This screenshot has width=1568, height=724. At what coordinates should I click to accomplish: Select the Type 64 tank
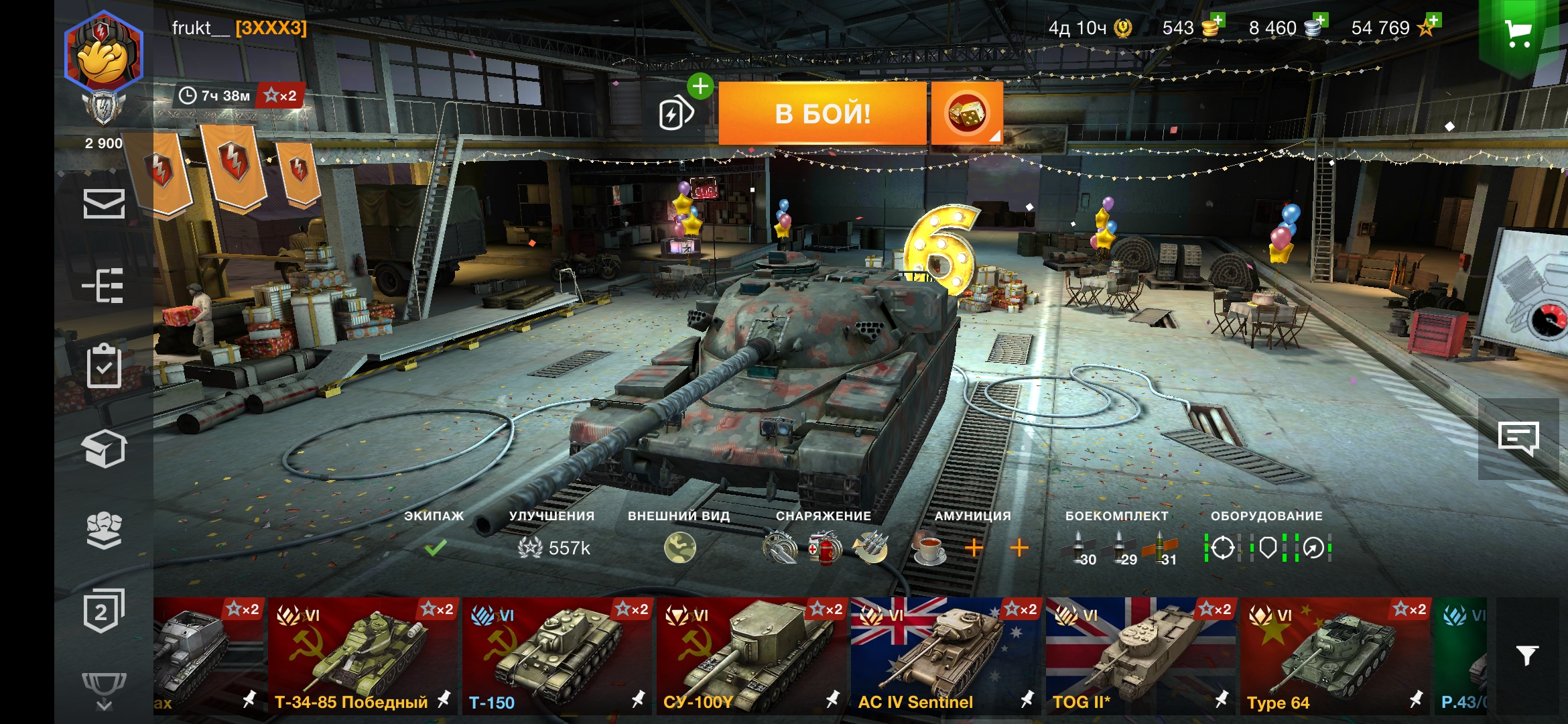coord(1335,656)
